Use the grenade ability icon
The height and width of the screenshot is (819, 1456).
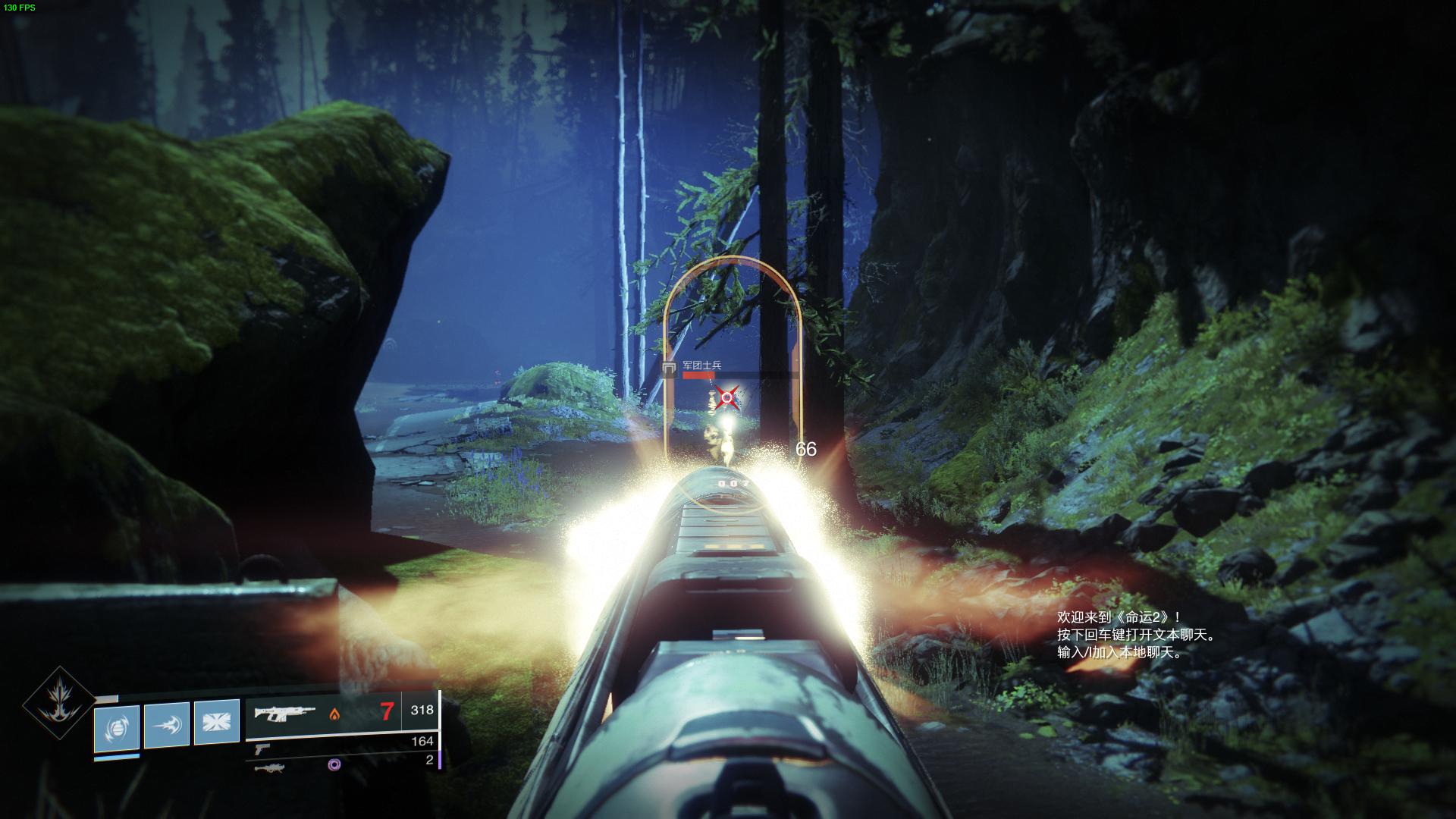point(117,728)
